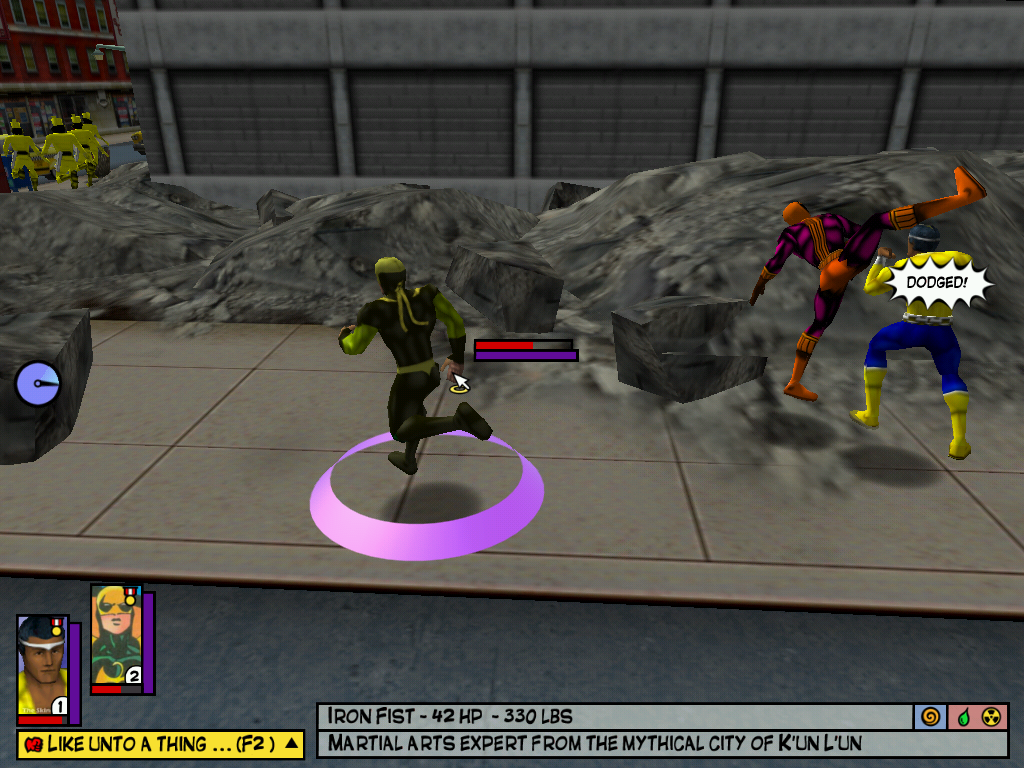Select hero portrait numbered 1
Screen dimensions: 1024x768
(42, 666)
